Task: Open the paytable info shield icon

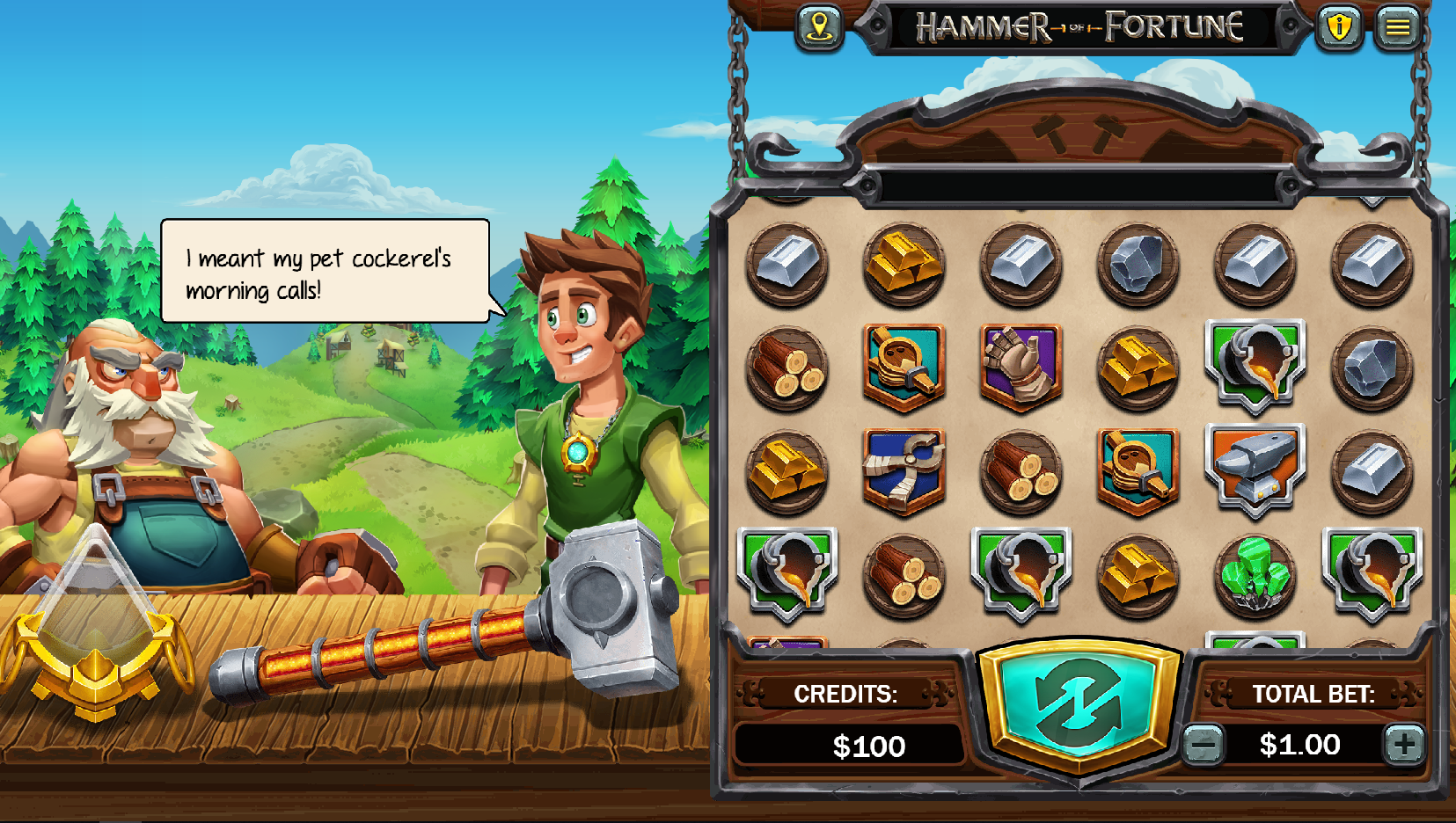Action: pos(1340,27)
